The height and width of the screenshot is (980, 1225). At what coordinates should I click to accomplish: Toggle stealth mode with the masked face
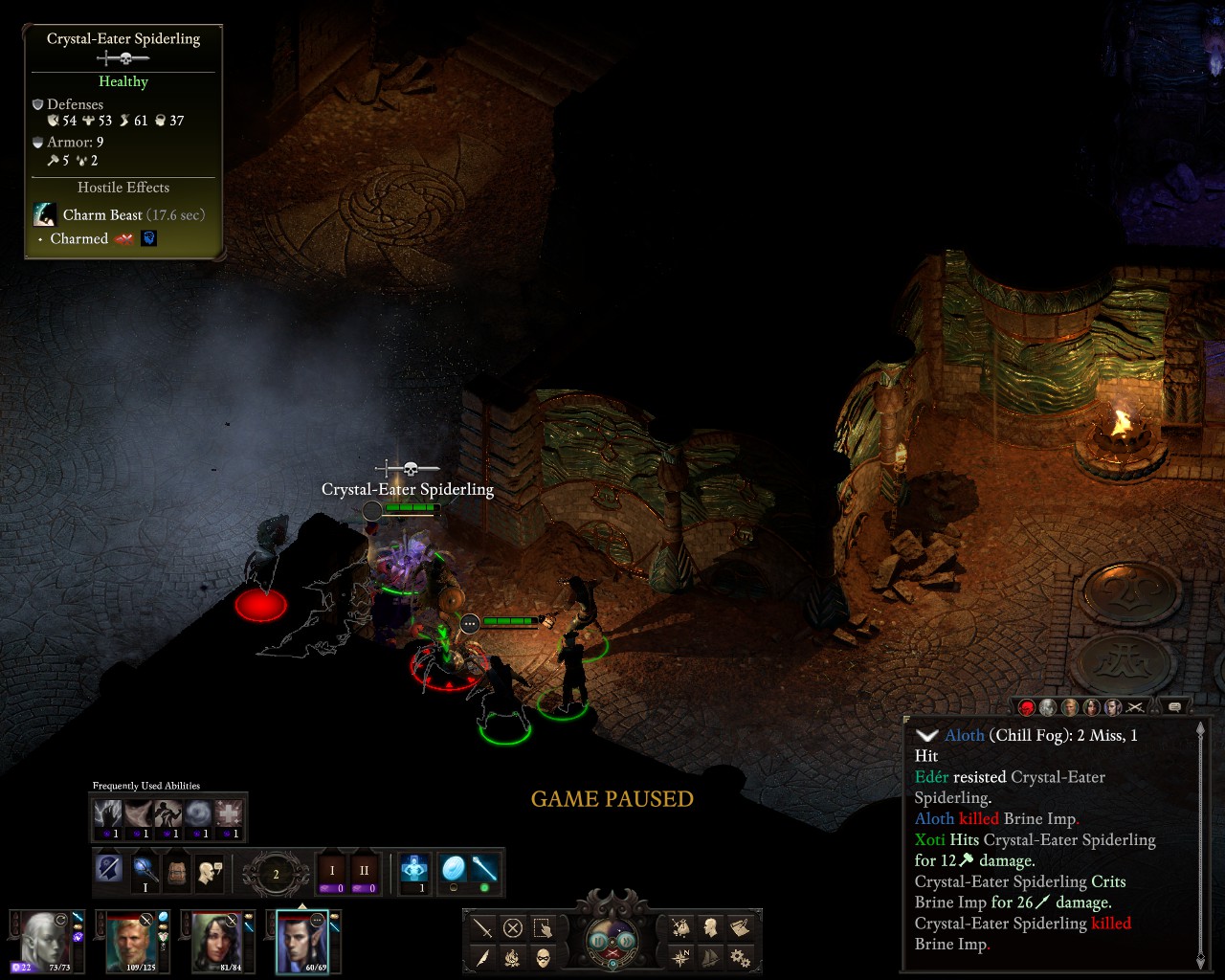point(543,957)
